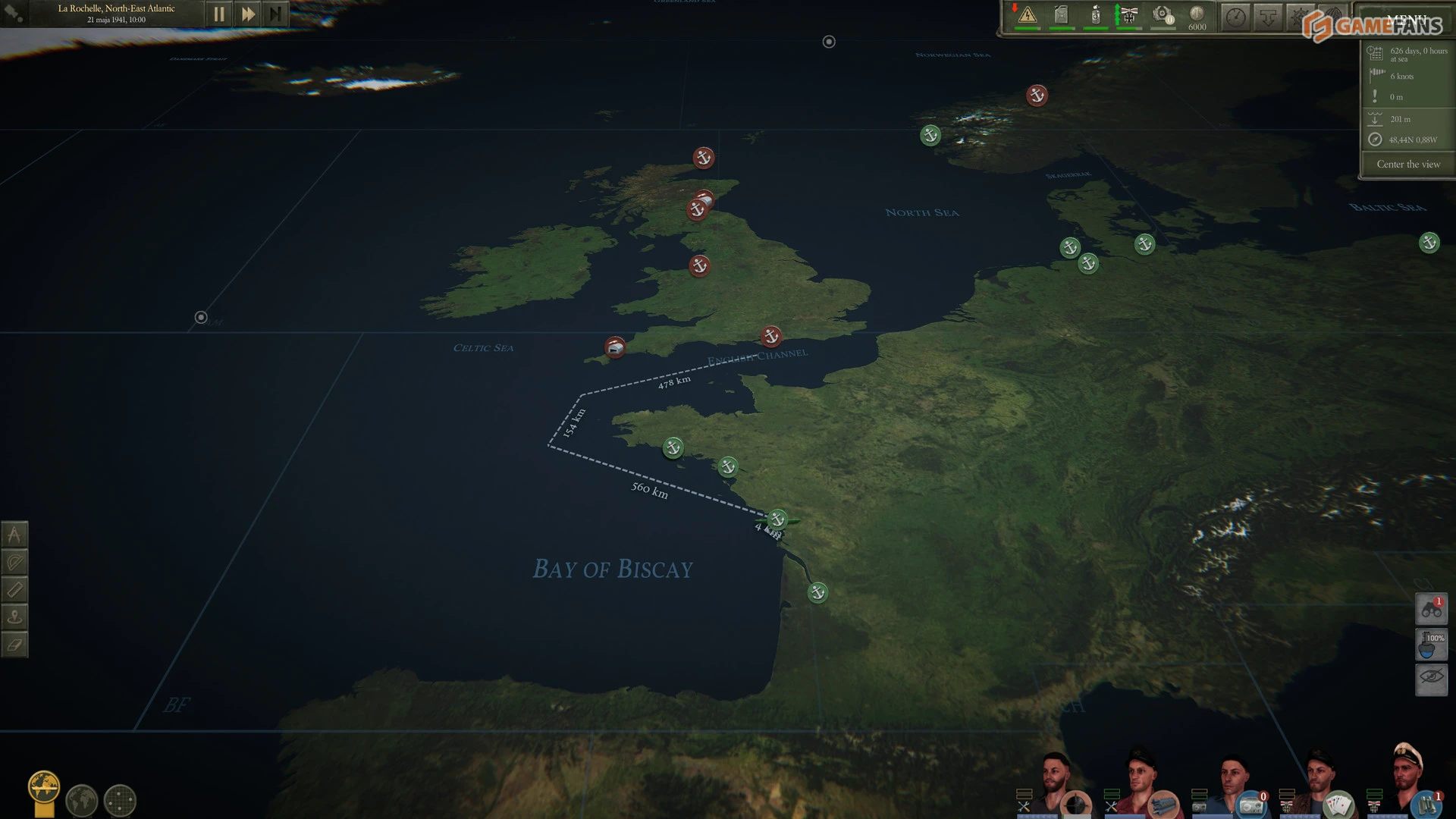Toggle the crossed-out eye visibility button
Viewport: 1456px width, 819px height.
[1431, 677]
